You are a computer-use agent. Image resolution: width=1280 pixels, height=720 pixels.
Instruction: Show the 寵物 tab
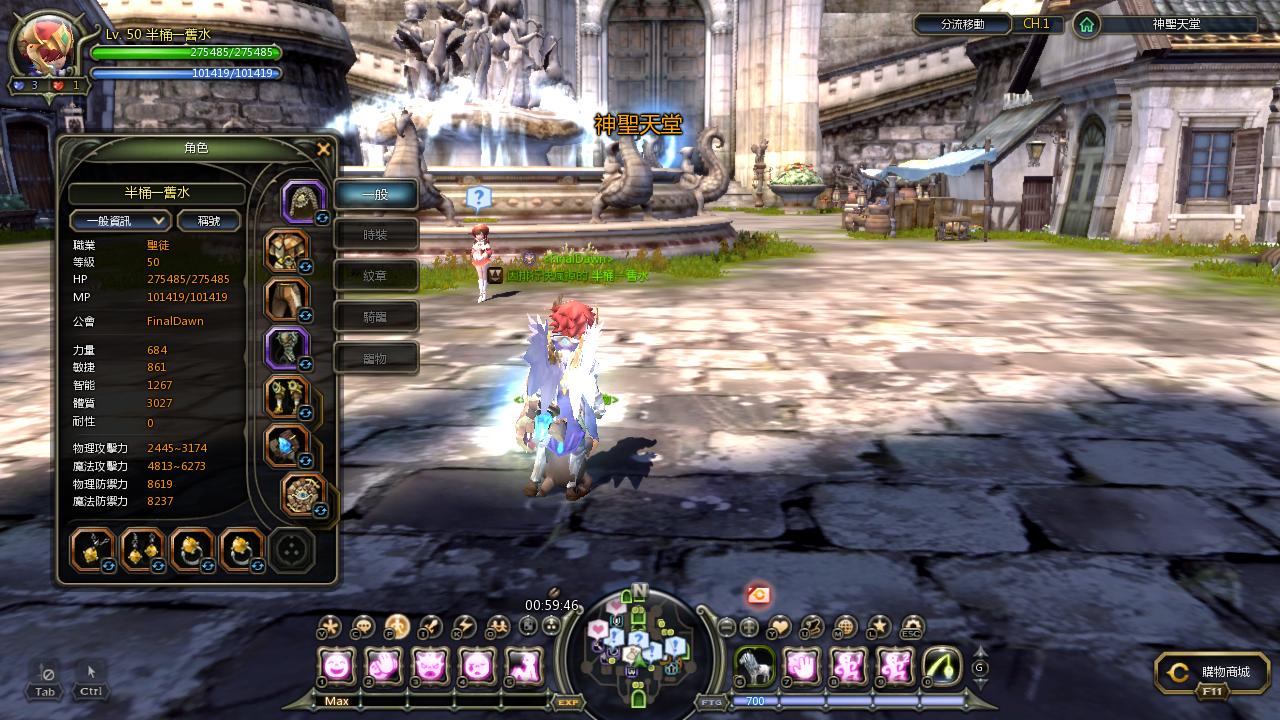[375, 358]
